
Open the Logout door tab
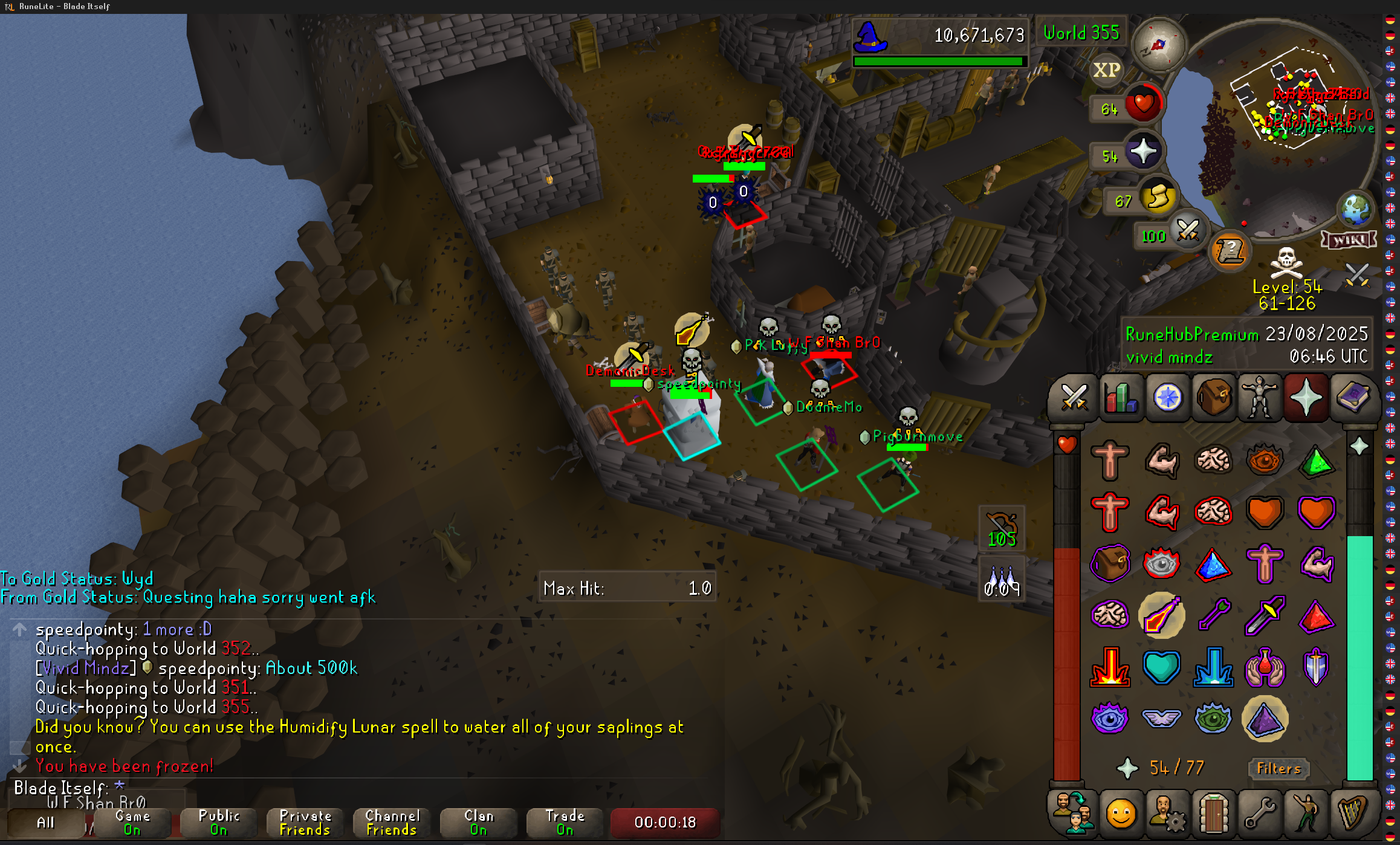click(1213, 814)
